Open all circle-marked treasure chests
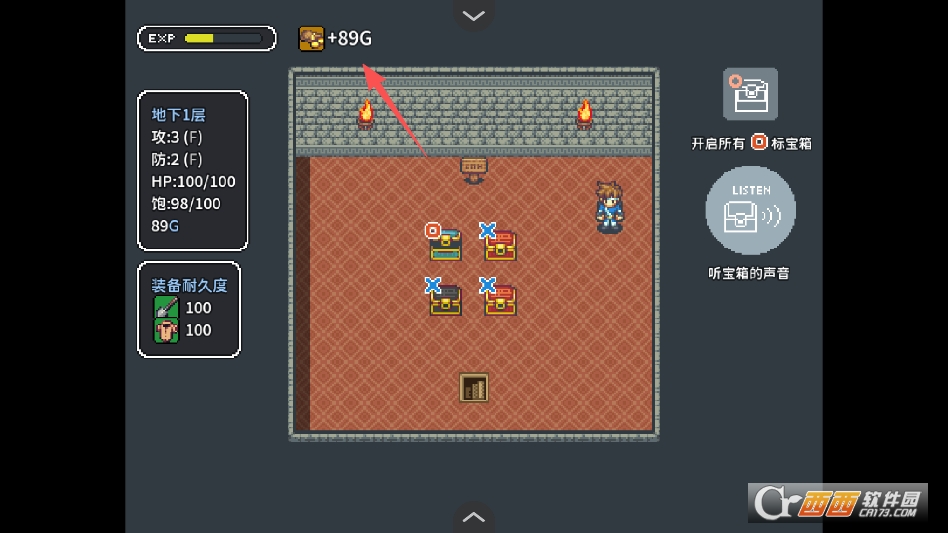Image resolution: width=948 pixels, height=533 pixels. click(750, 95)
